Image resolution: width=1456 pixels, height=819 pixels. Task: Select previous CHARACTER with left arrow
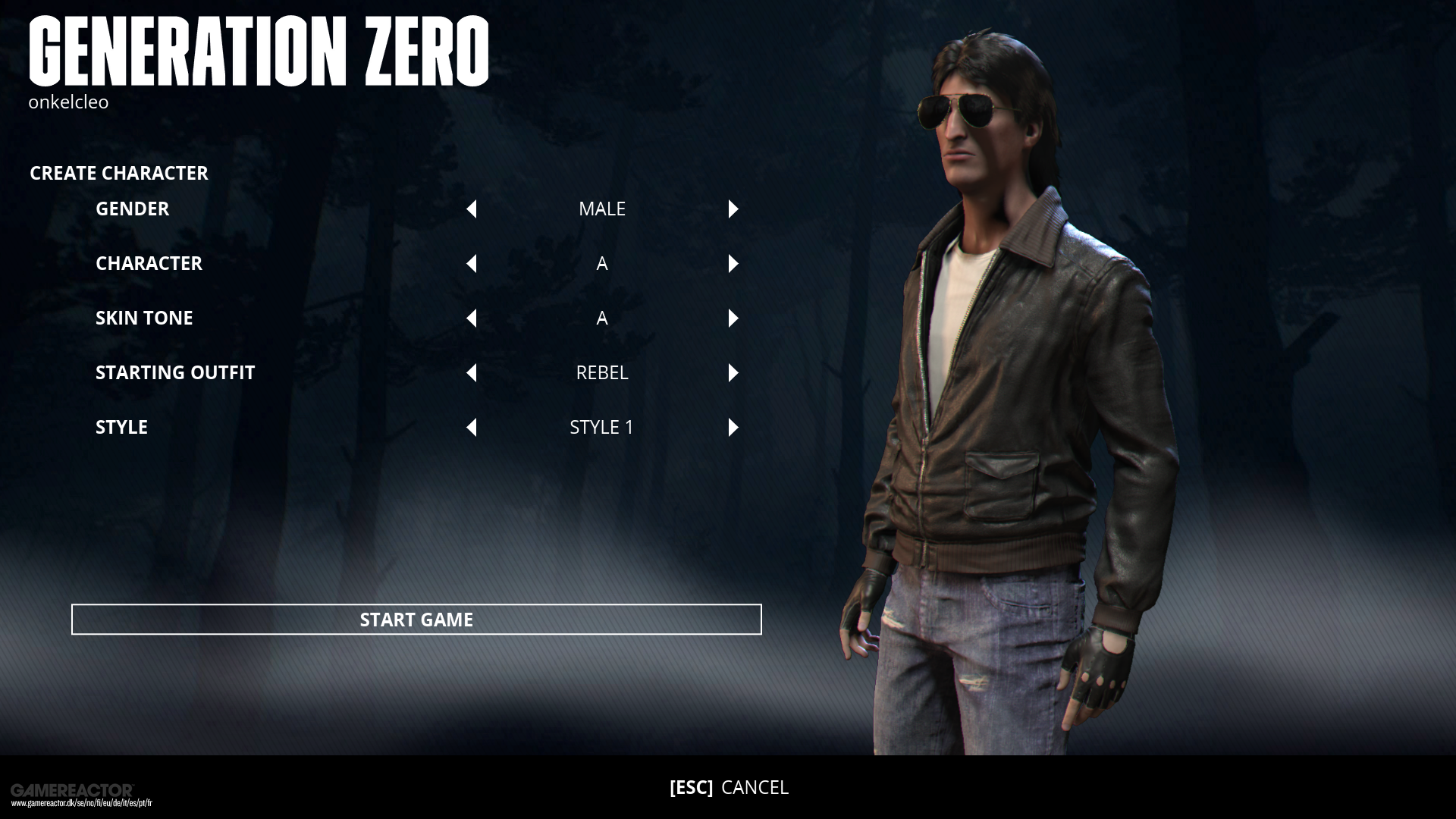tap(472, 264)
